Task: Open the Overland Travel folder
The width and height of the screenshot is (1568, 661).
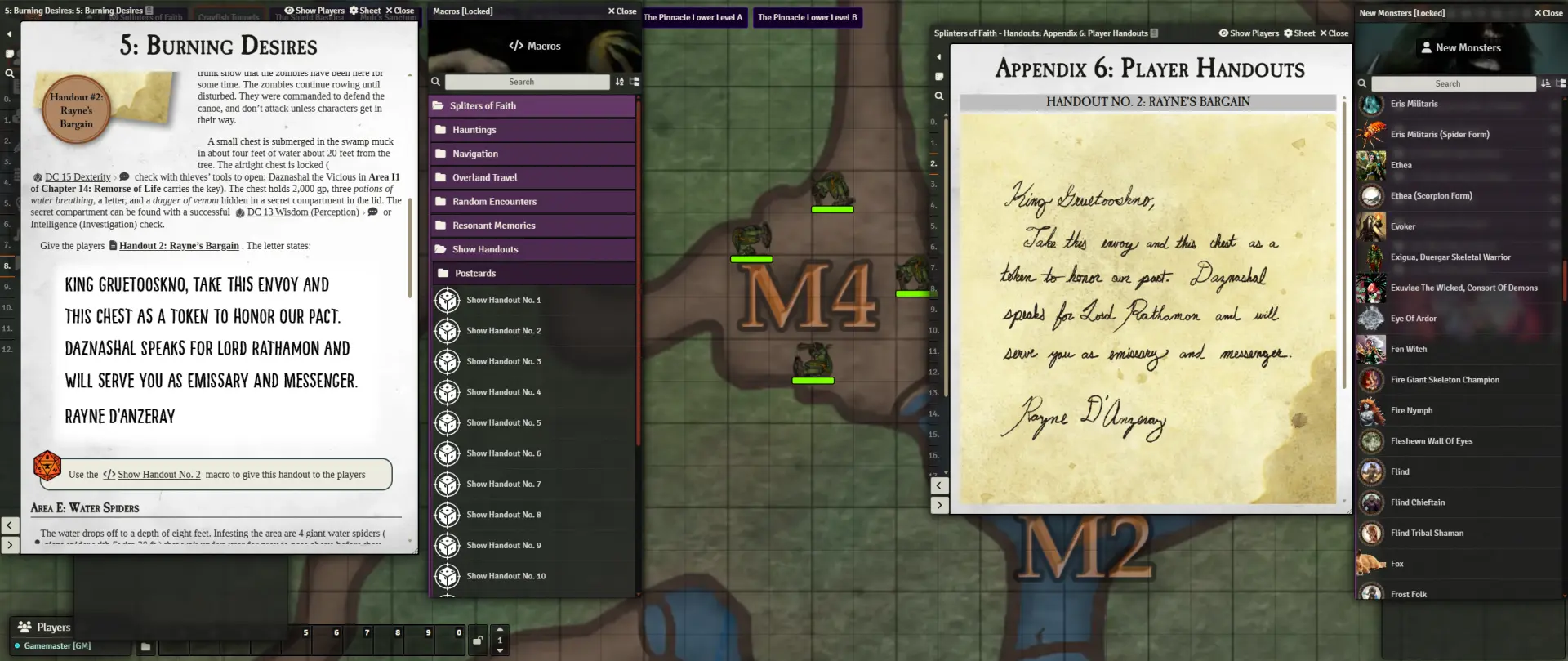Action: (484, 177)
